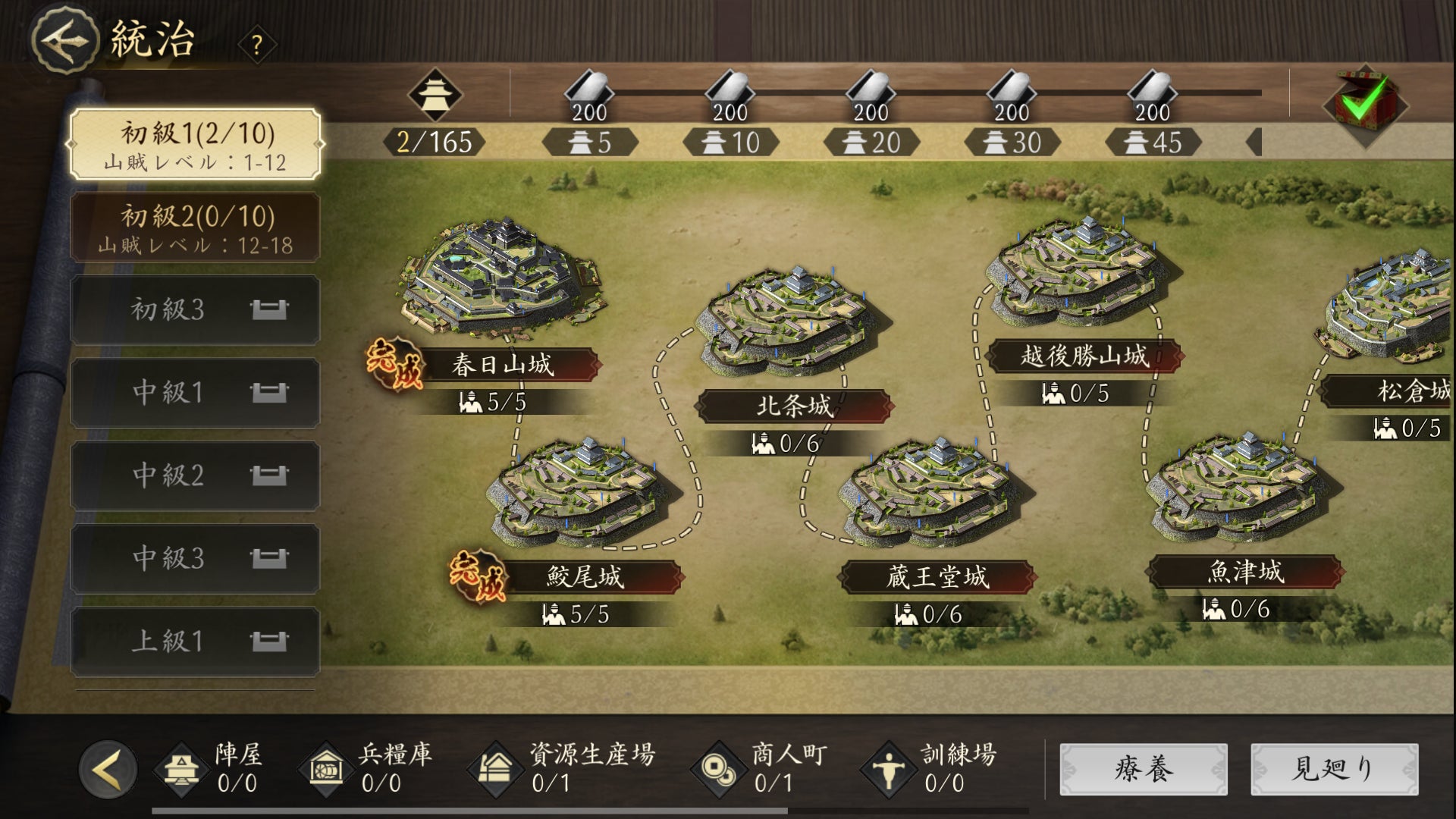Viewport: 1456px width, 819px height.
Task: Select the locked 初級3 tab
Action: 195,309
